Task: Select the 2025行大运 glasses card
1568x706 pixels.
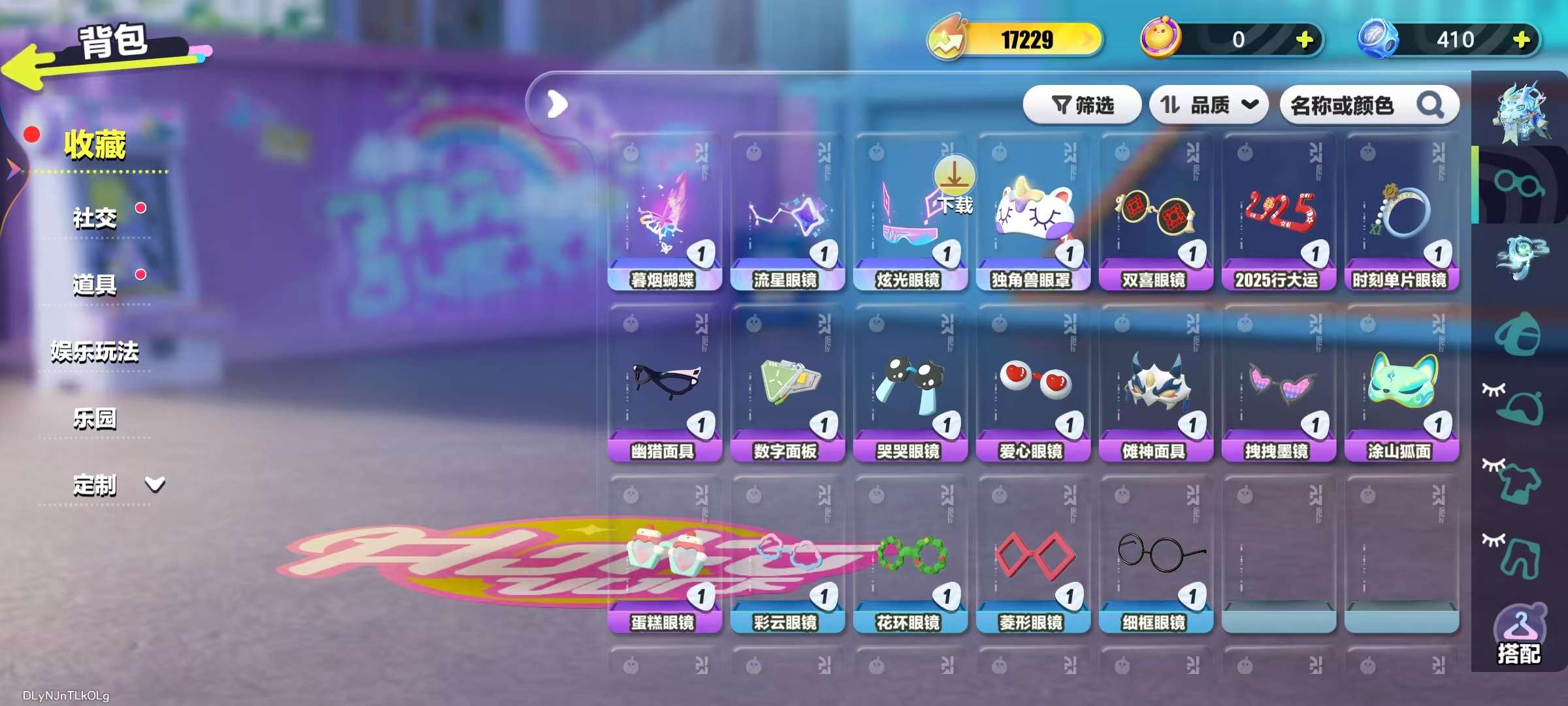Action: (1279, 216)
